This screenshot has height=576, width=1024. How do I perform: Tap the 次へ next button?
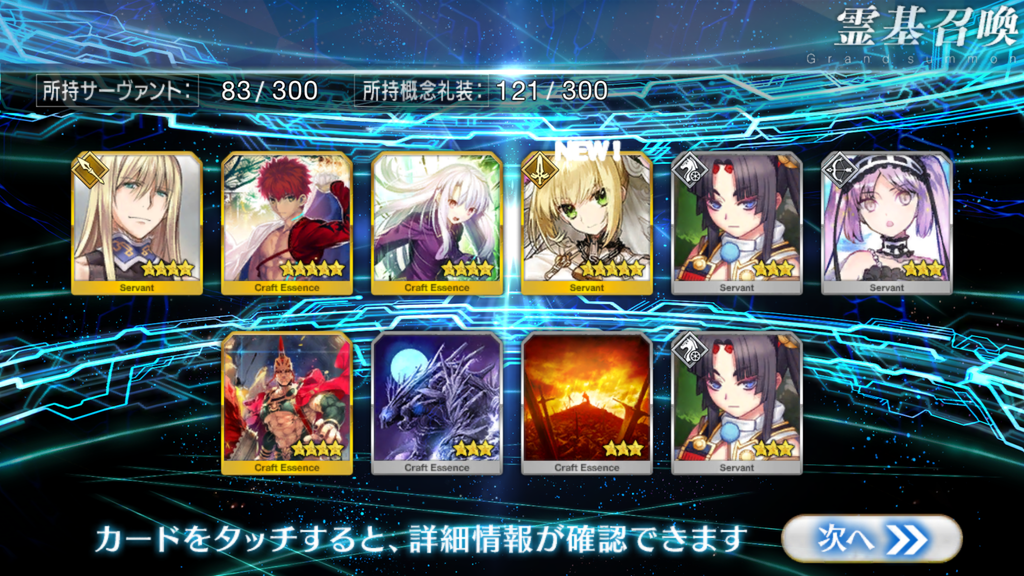tap(871, 539)
